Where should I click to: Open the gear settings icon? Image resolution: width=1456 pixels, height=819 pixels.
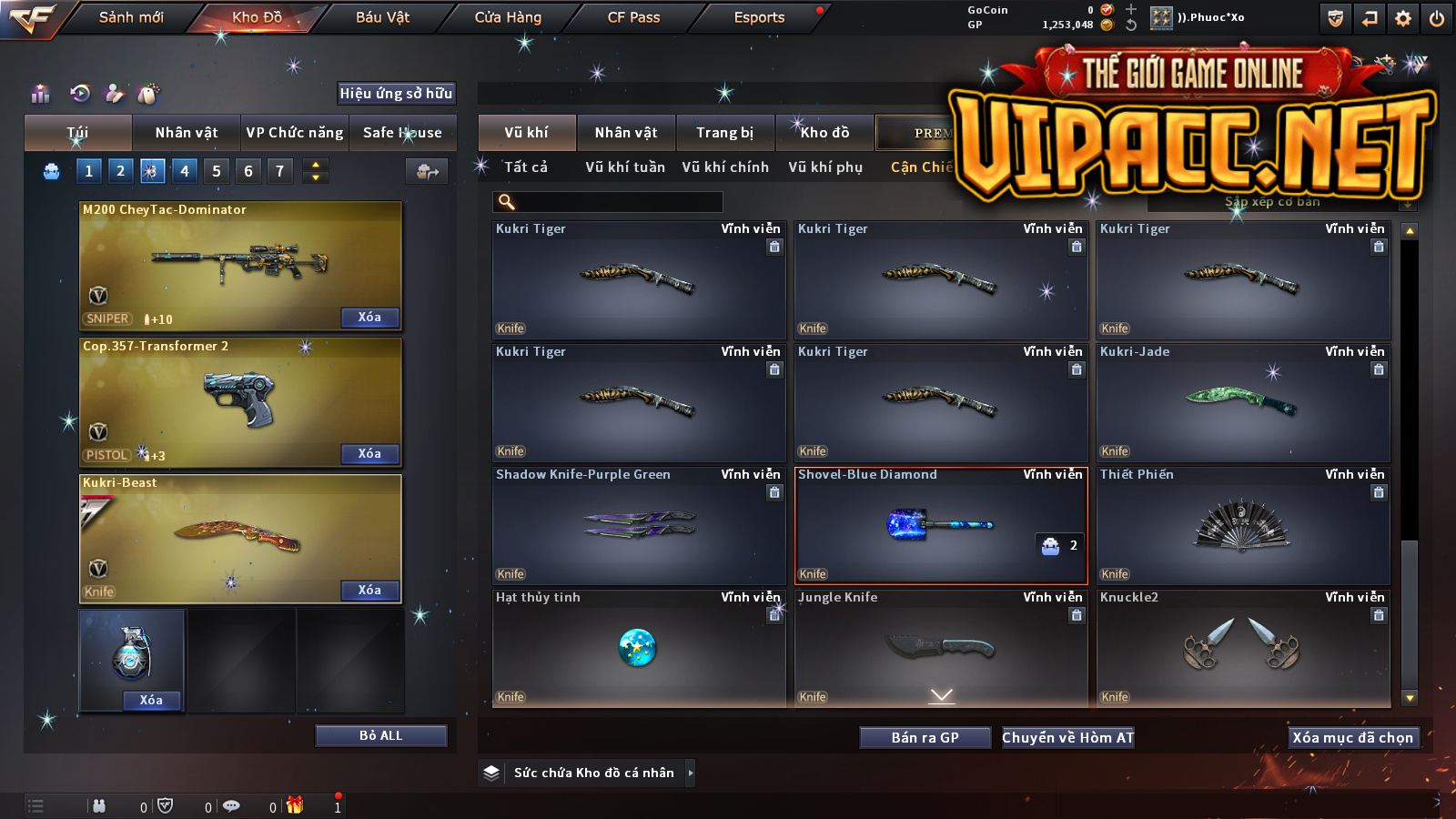tap(1403, 18)
